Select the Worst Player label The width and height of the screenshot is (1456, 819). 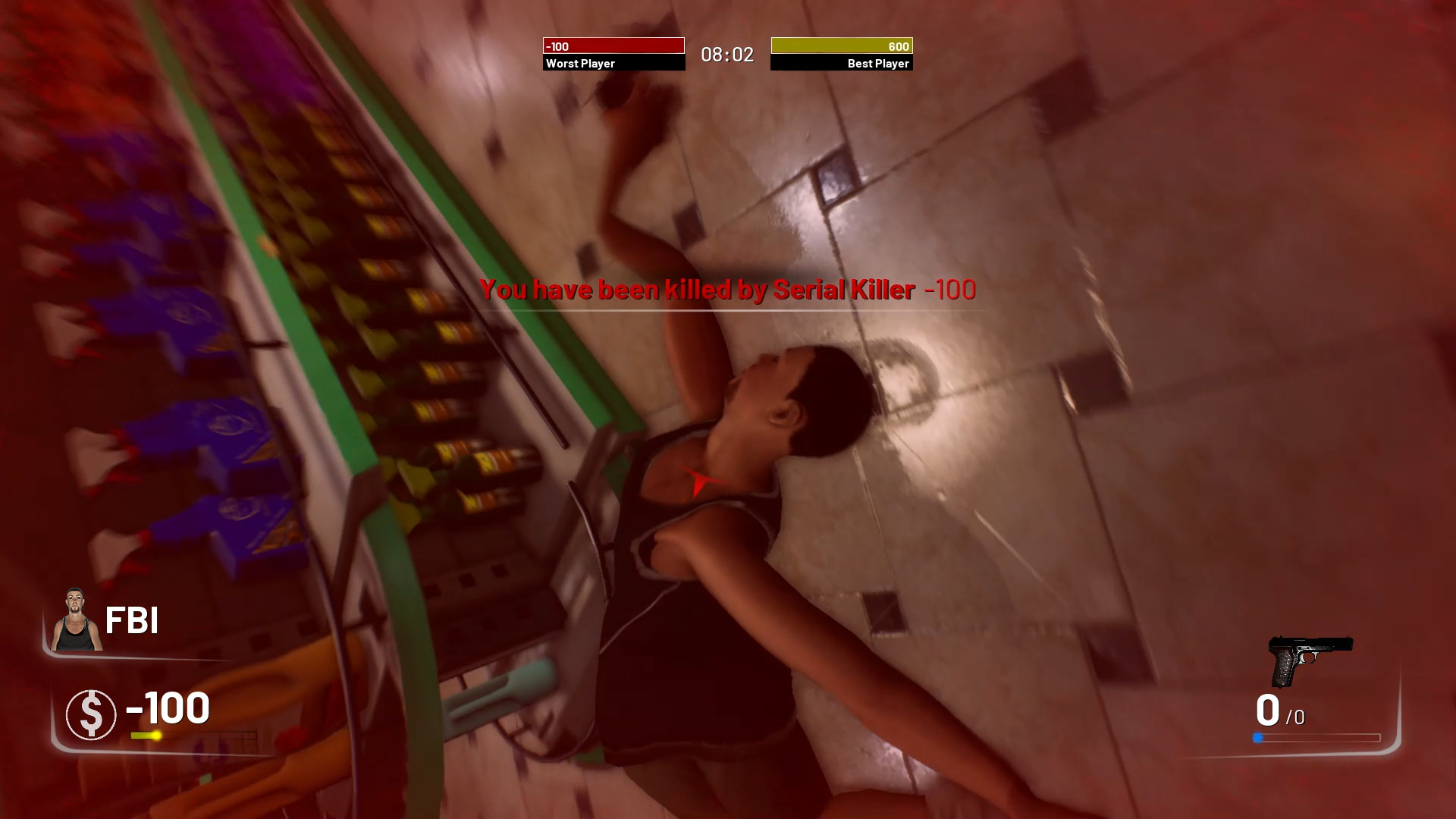pyautogui.click(x=580, y=64)
